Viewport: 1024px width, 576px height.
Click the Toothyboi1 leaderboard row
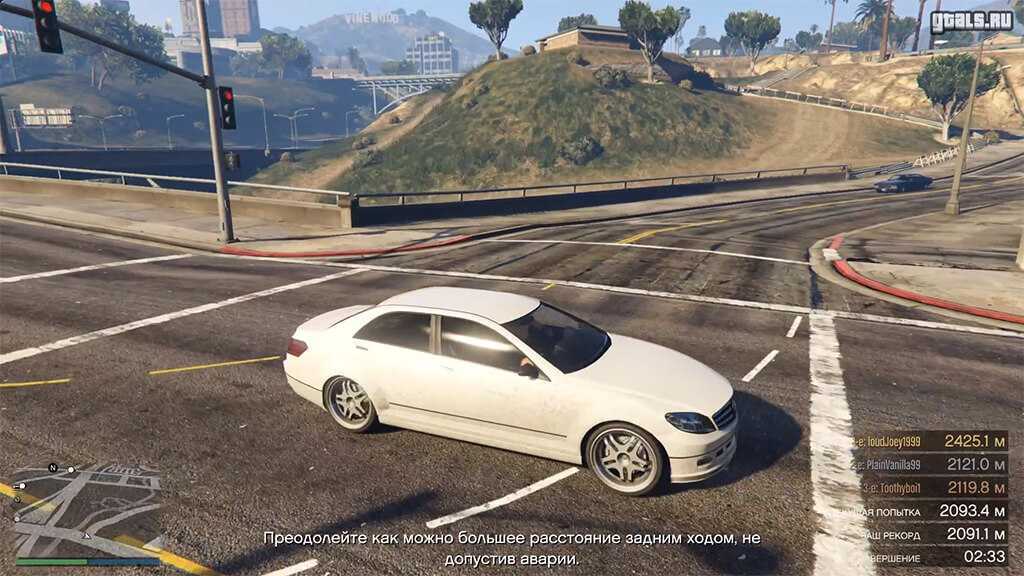click(930, 487)
